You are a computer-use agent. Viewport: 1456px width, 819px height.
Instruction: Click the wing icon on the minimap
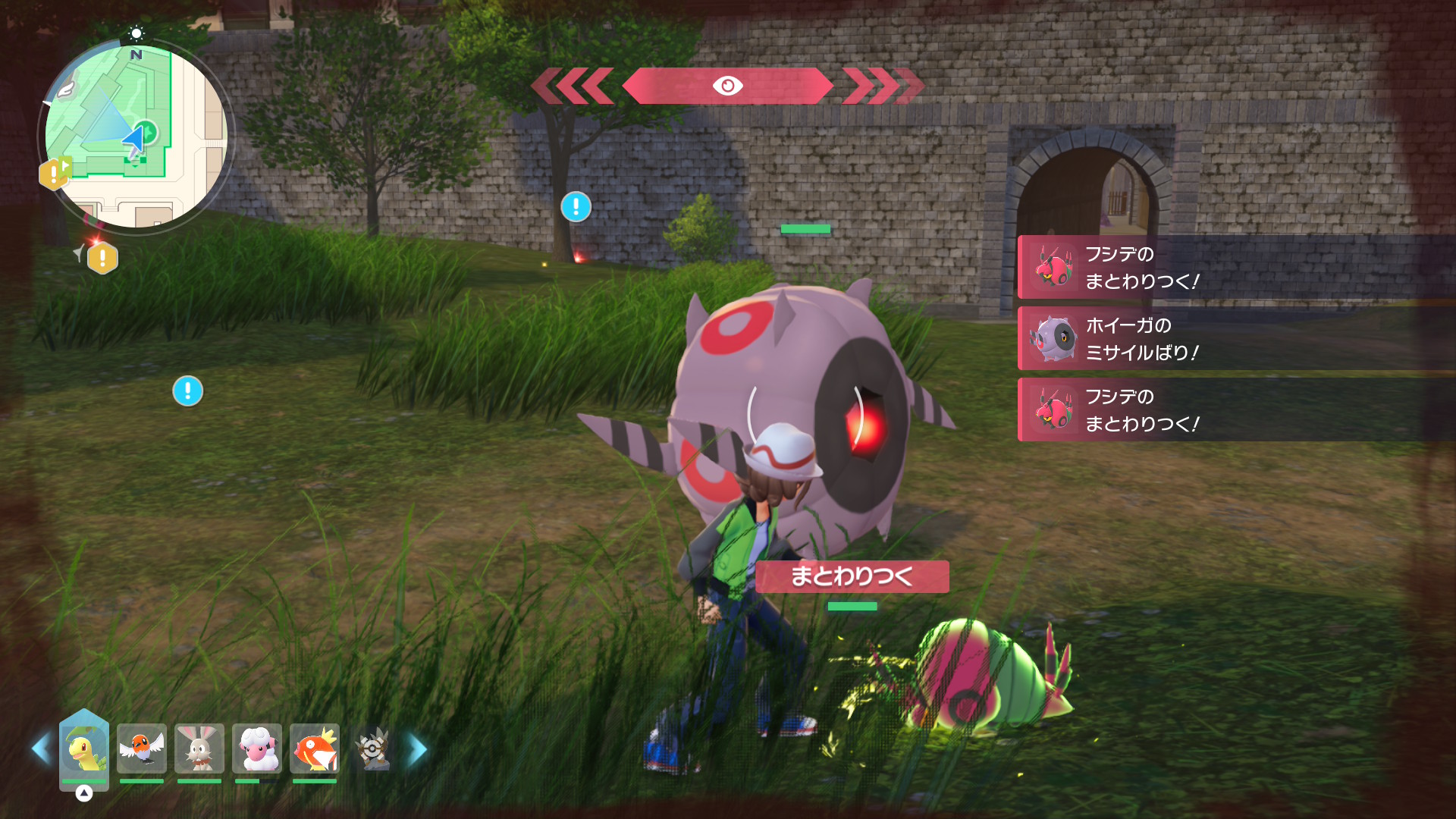66,89
